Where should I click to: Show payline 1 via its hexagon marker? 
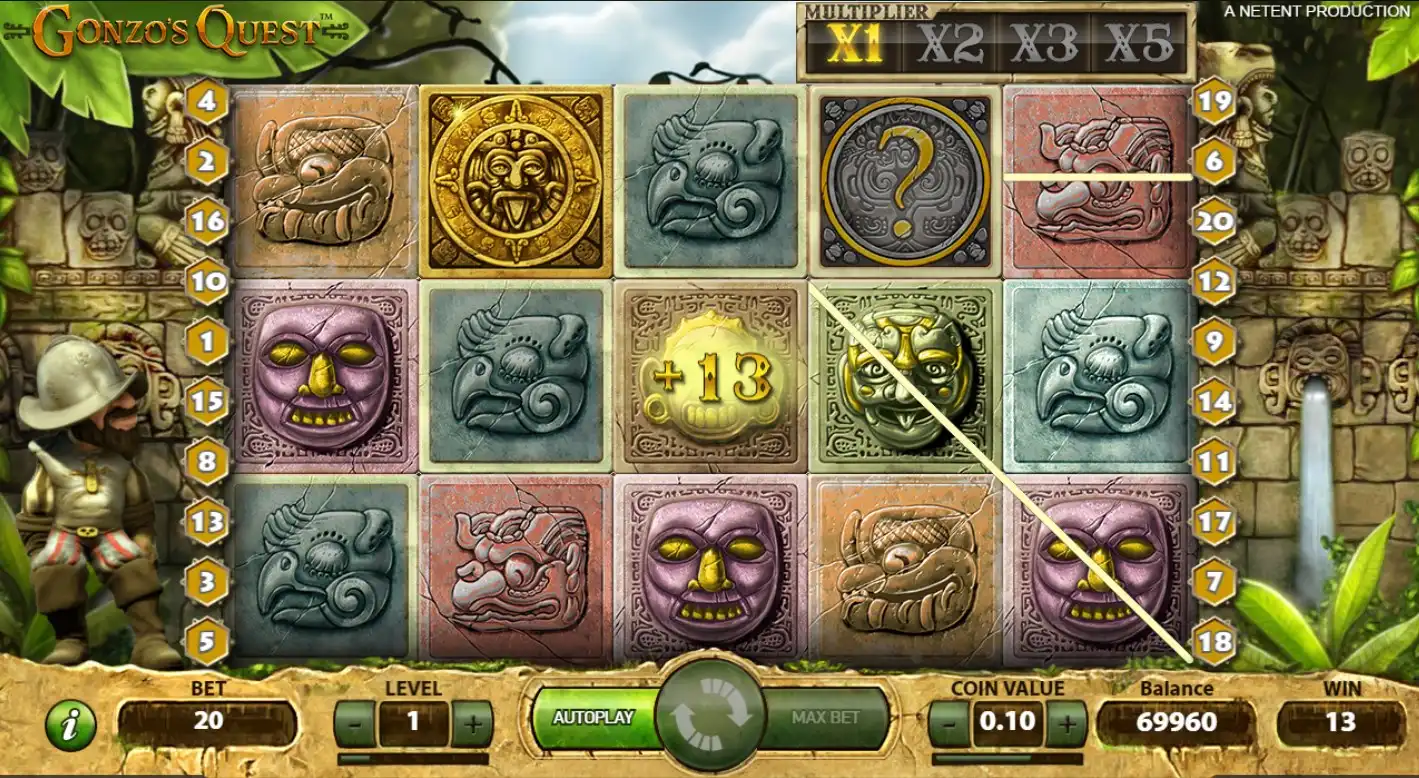[207, 342]
